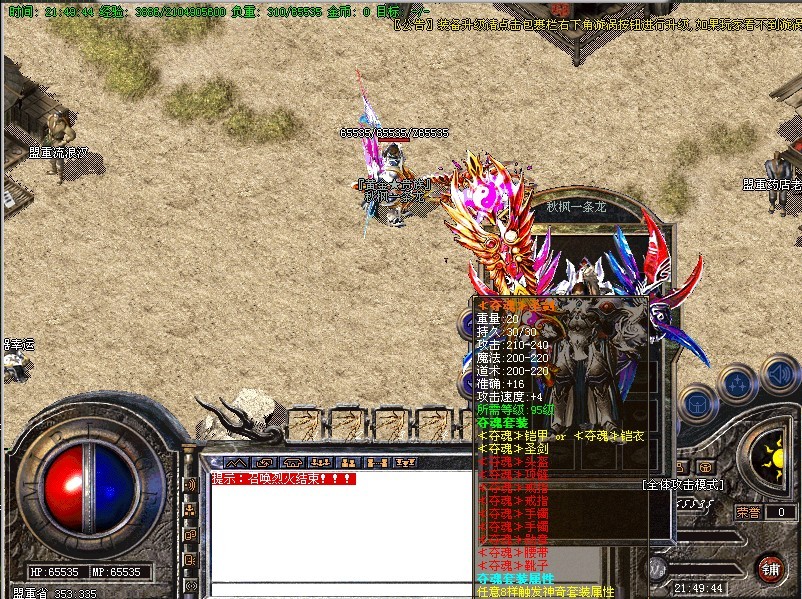Select the mountain-shaped first chat toolbar button
802x599 pixels.
[236, 463]
